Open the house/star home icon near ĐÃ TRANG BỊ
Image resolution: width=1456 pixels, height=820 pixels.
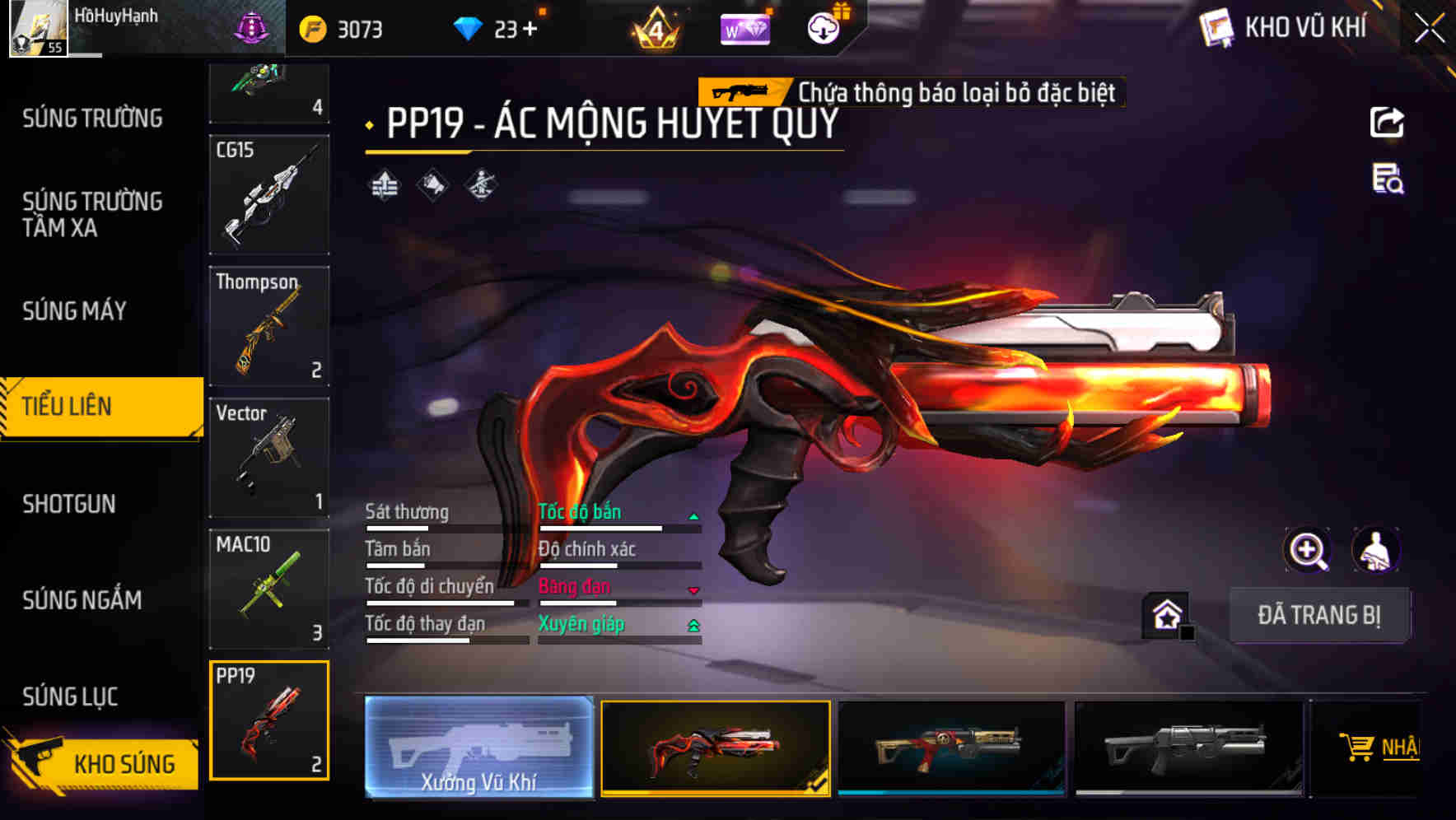pyautogui.click(x=1165, y=614)
